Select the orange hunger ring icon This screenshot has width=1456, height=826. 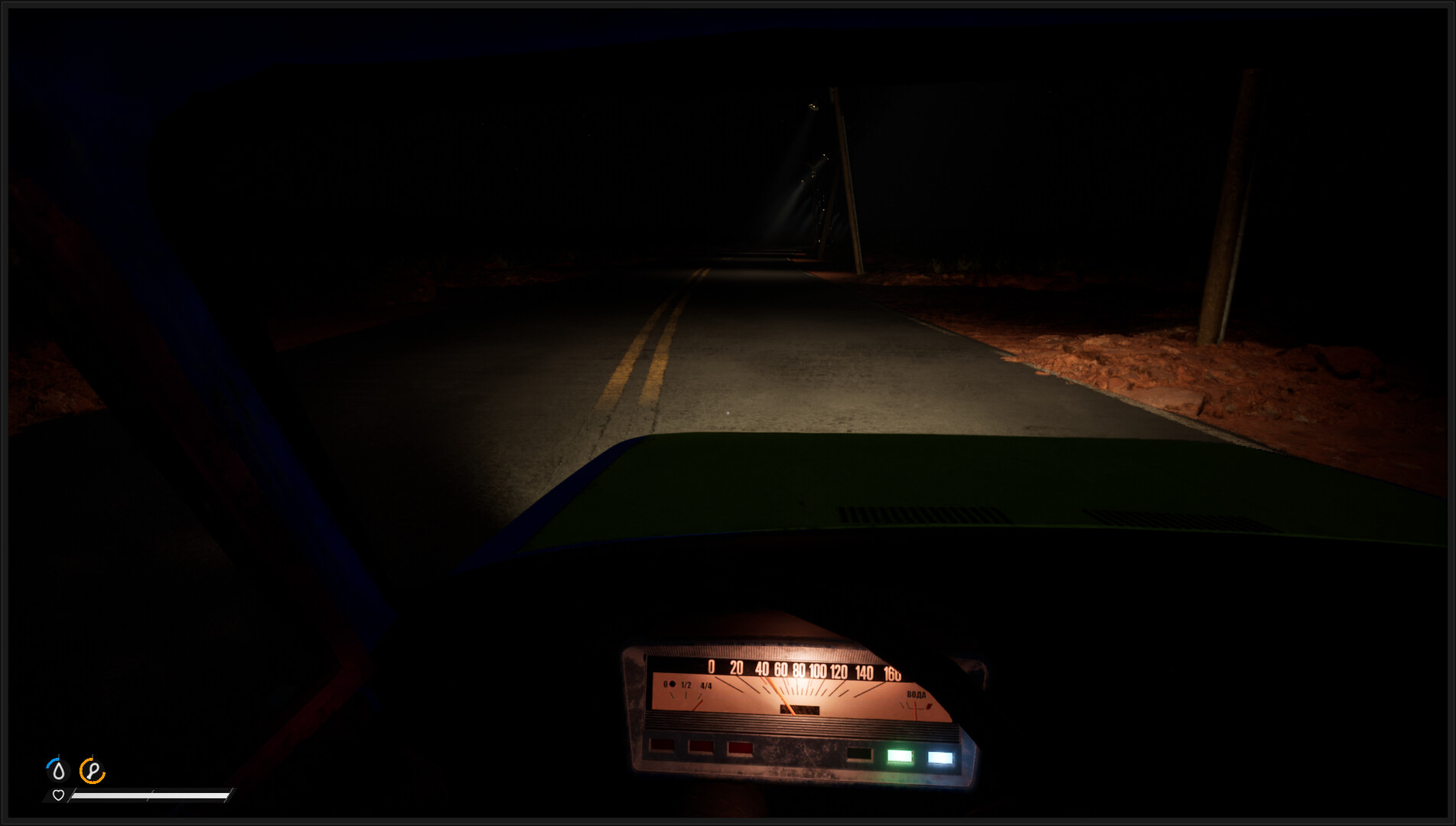click(x=91, y=770)
